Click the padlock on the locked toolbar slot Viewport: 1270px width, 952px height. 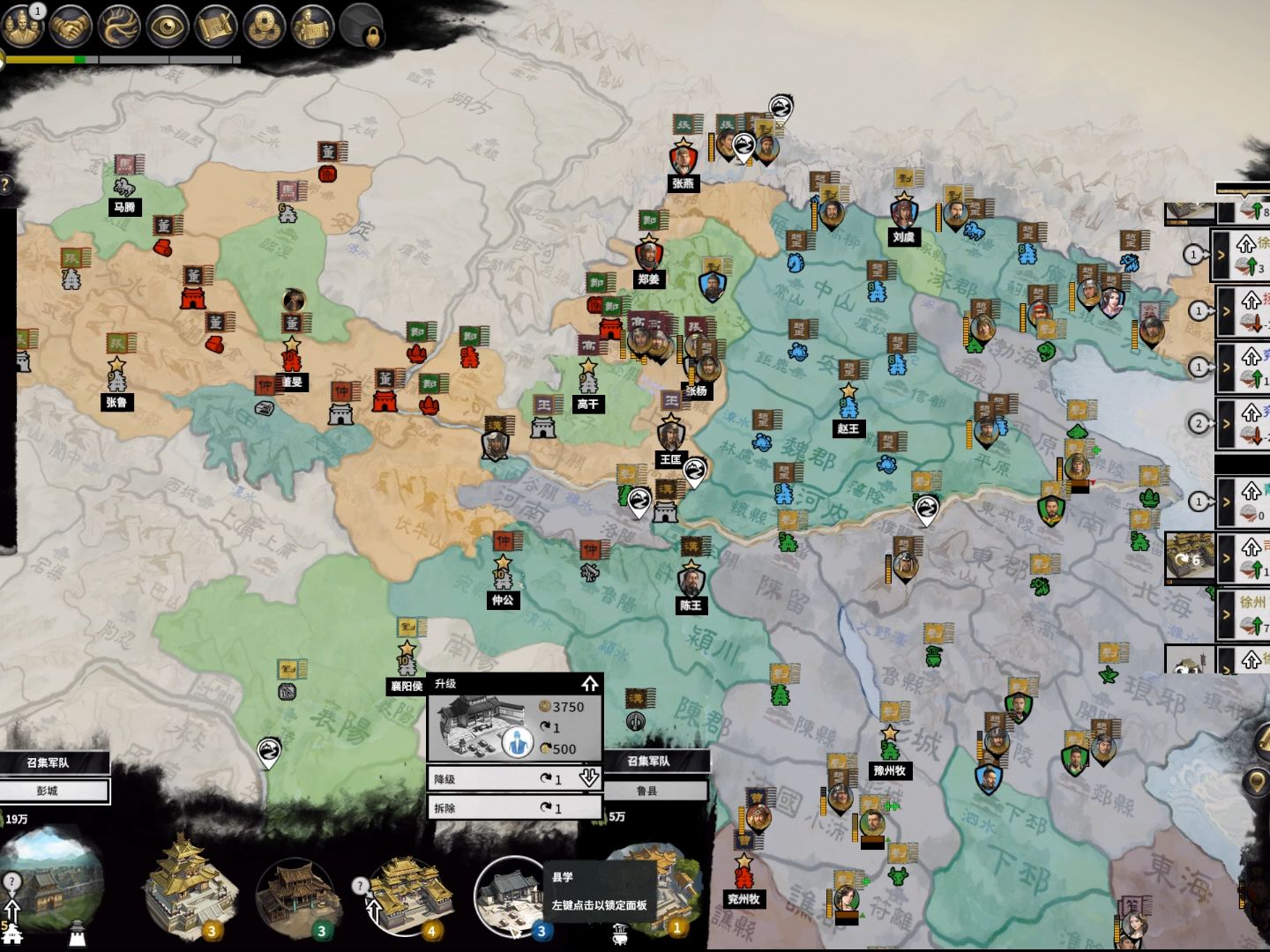[x=372, y=37]
